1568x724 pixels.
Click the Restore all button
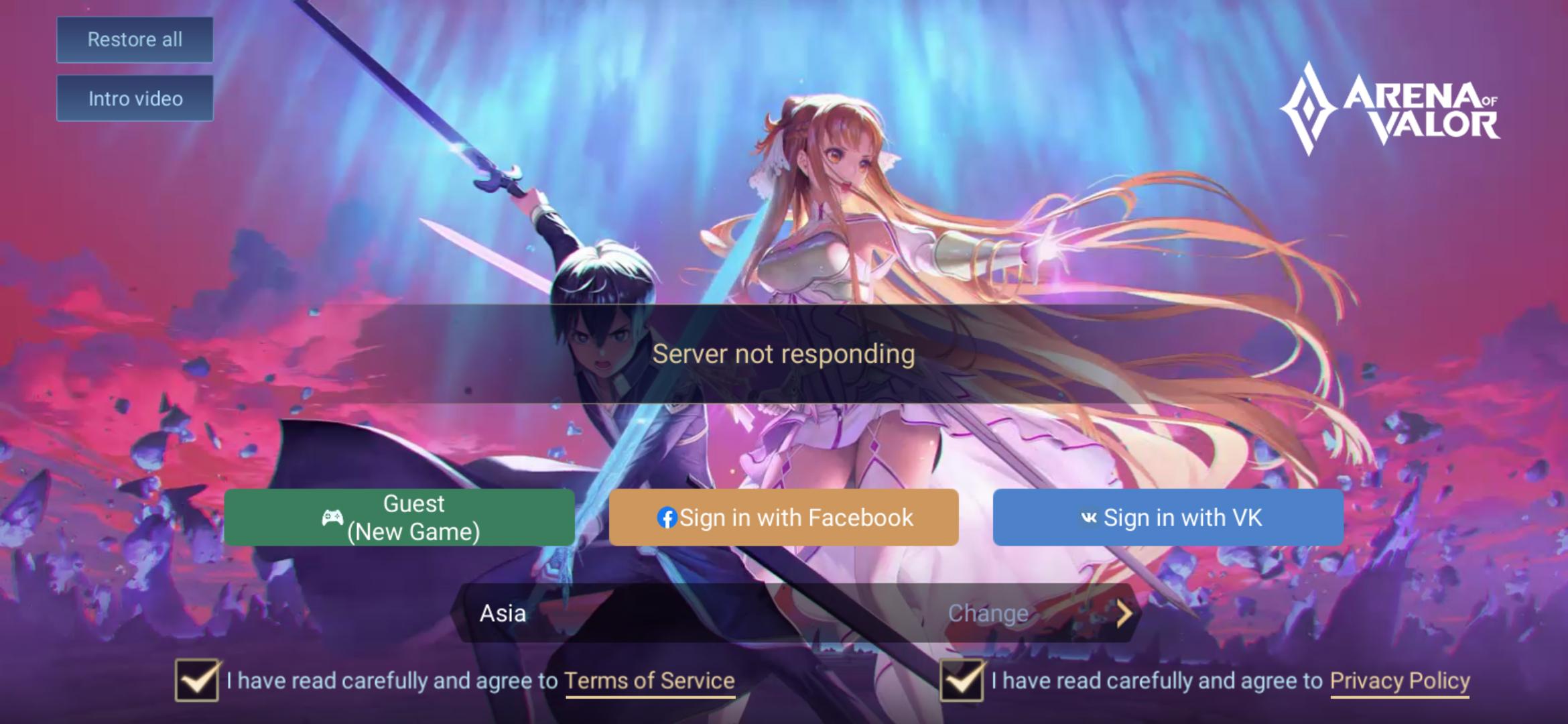[134, 40]
